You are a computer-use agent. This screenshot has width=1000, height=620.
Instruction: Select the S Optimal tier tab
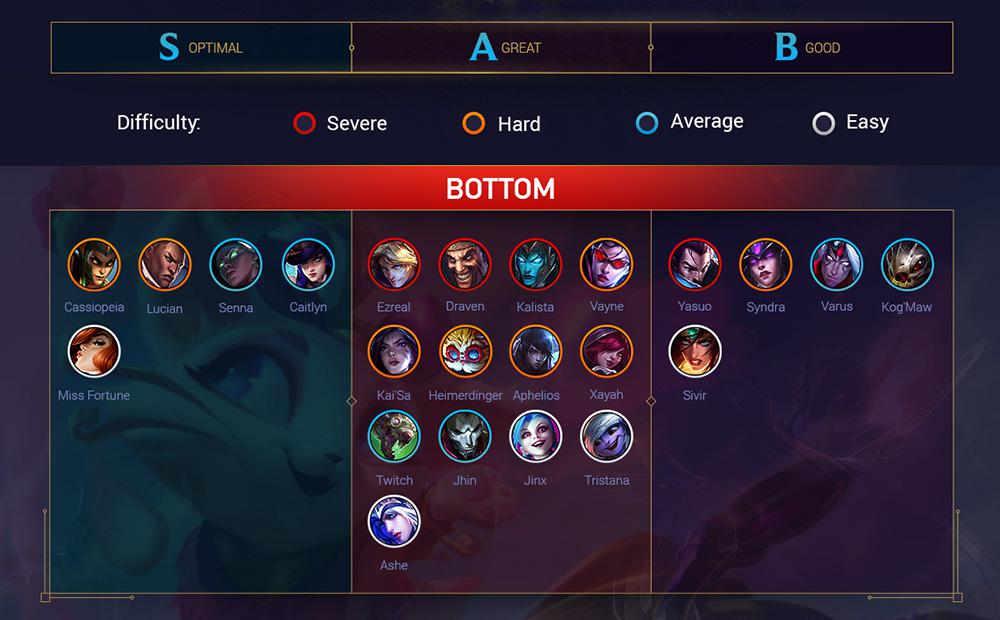tap(201, 47)
